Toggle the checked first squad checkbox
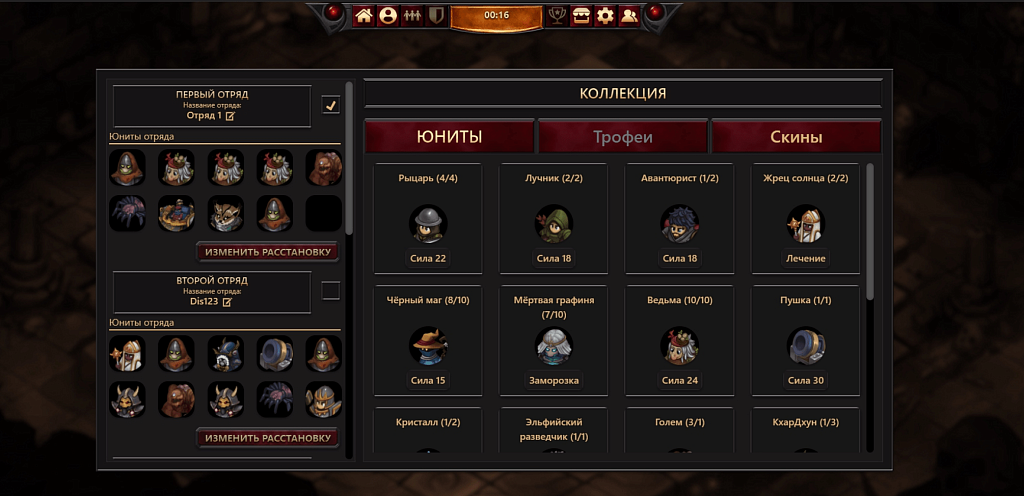The image size is (1024, 496). pos(331,105)
